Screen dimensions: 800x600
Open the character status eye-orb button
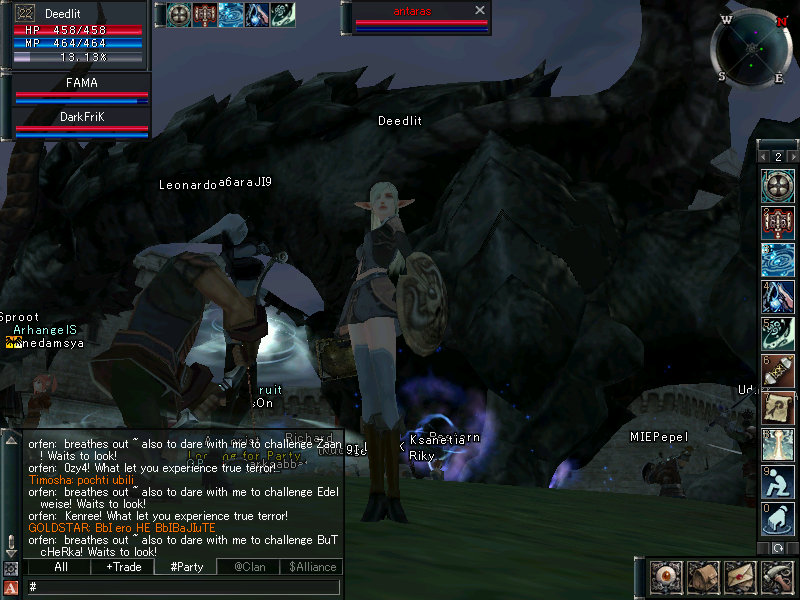664,577
